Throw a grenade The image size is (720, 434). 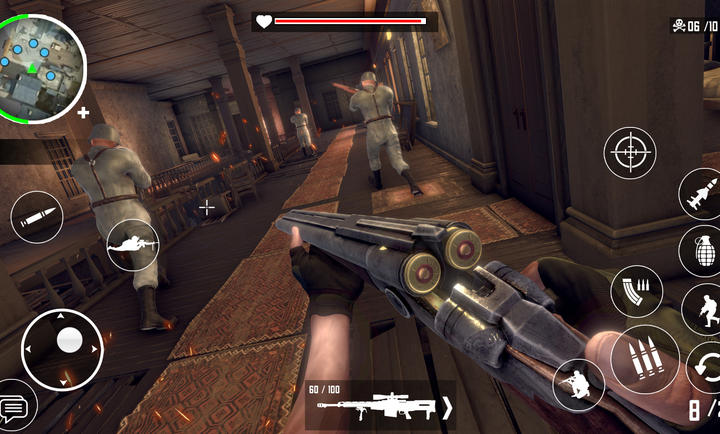coord(701,250)
